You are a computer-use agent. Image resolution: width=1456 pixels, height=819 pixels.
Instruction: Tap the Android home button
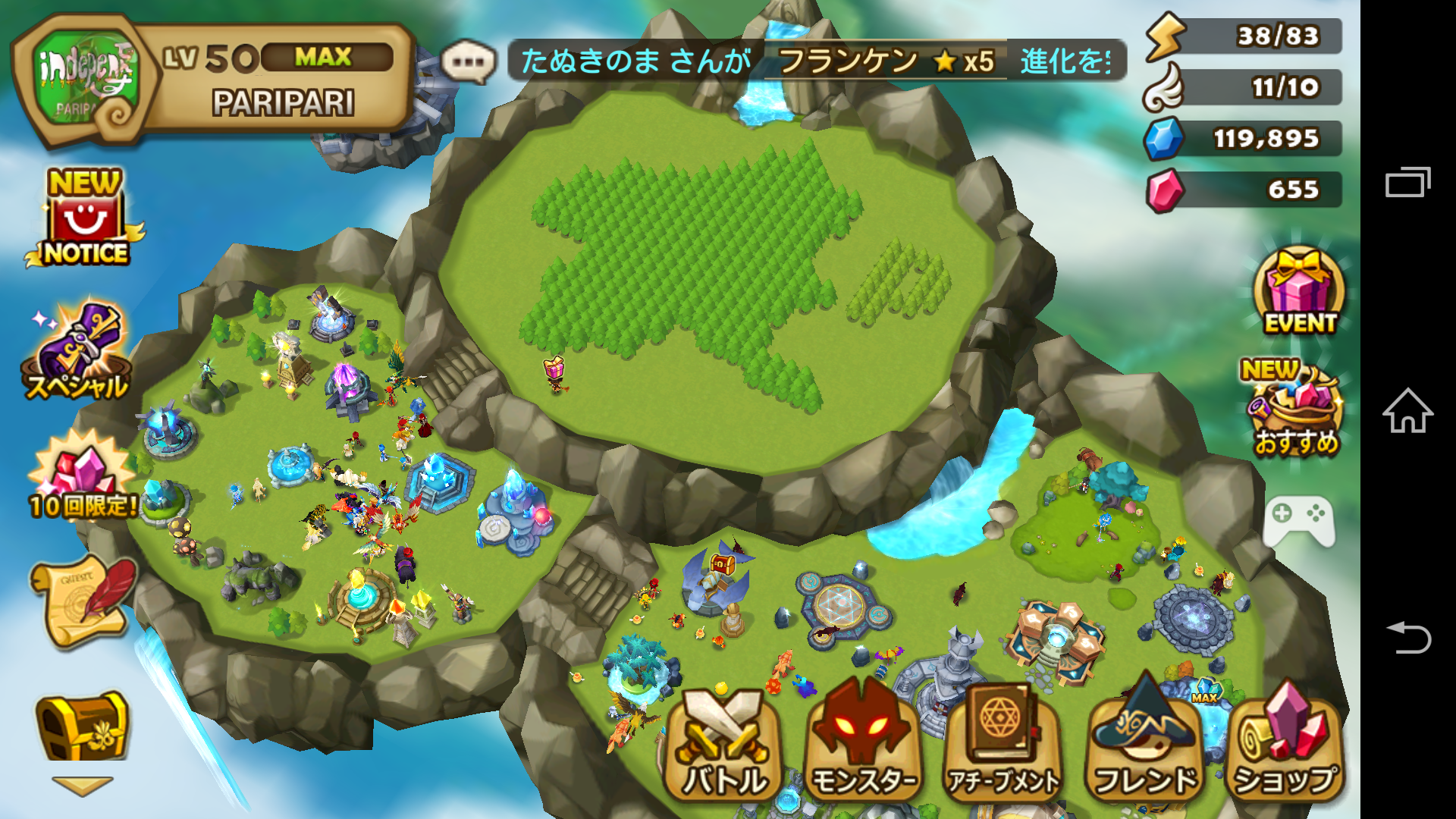click(1407, 411)
